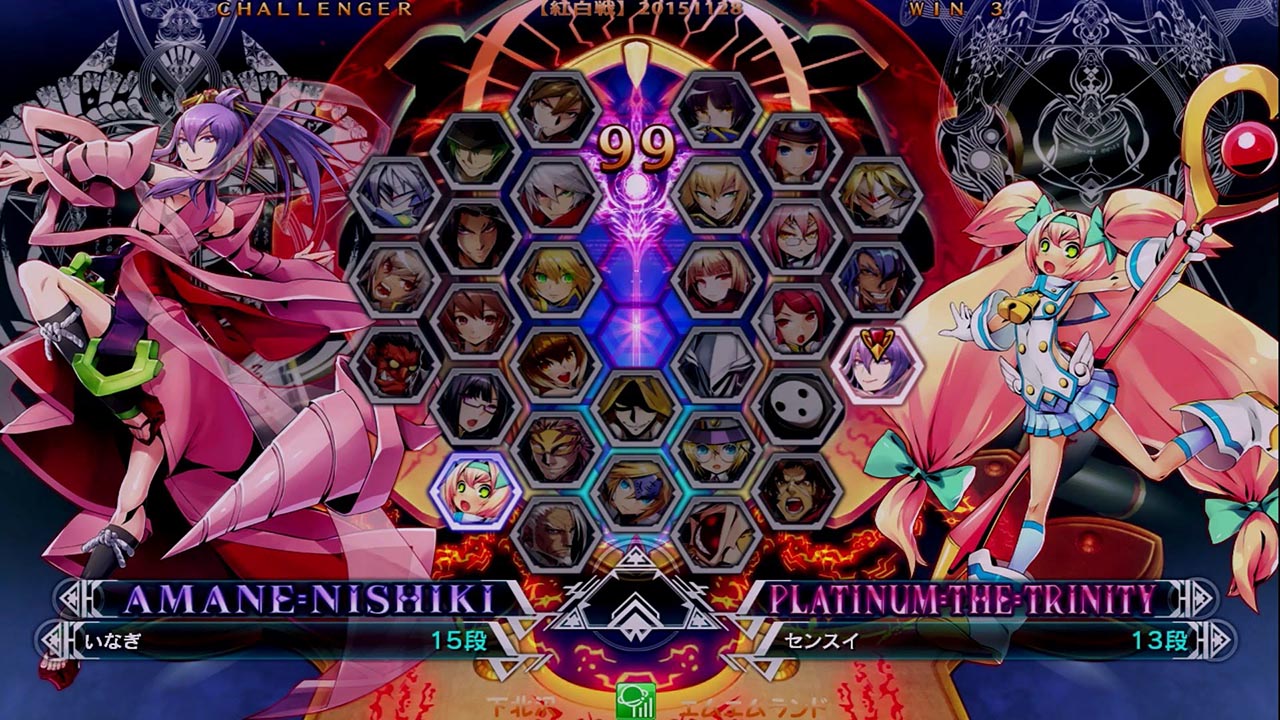Choose Litchi with the pink glasses
This screenshot has width=1280, height=720.
(x=476, y=405)
